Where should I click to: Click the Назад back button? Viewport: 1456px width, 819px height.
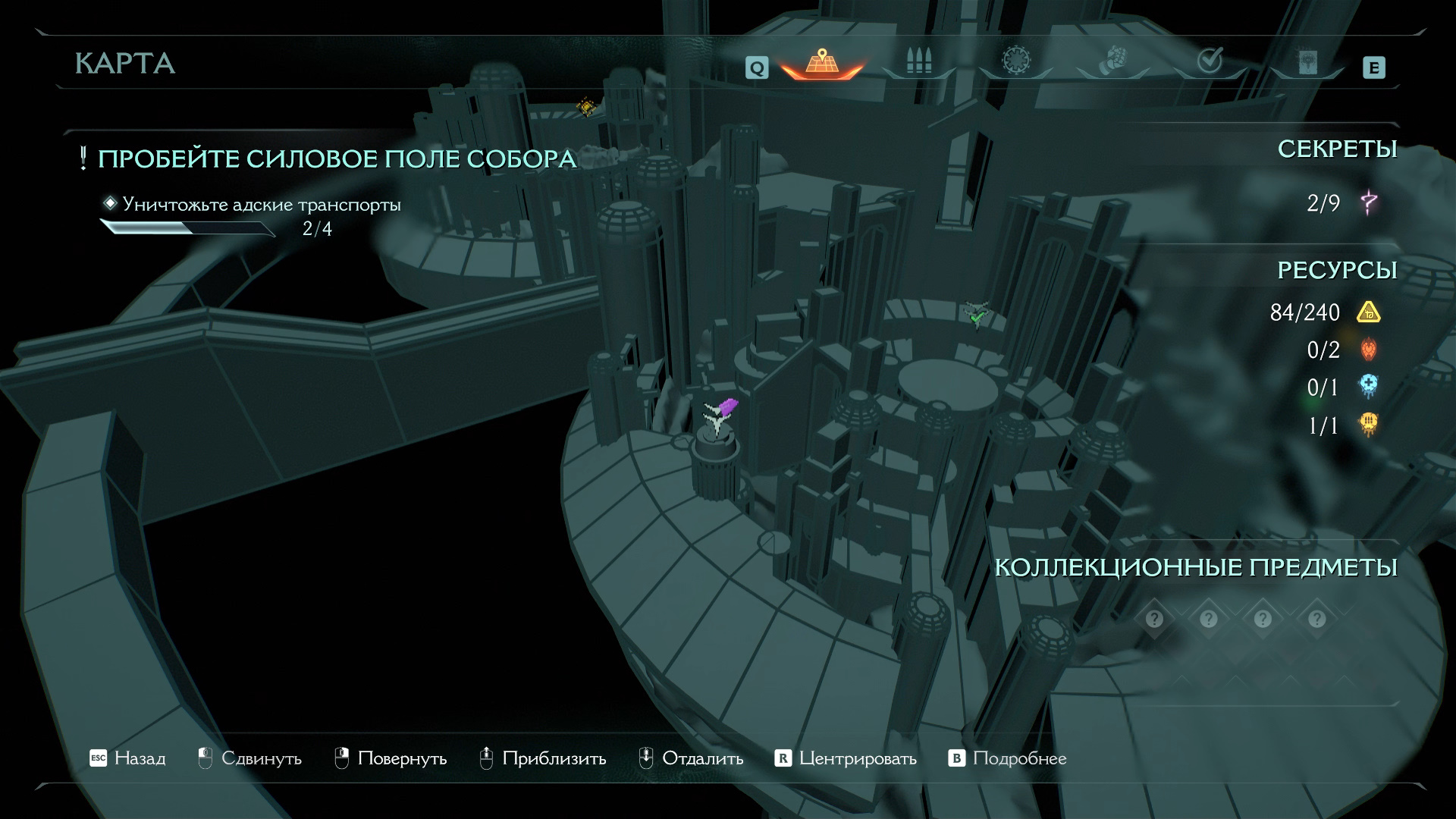pos(127,758)
